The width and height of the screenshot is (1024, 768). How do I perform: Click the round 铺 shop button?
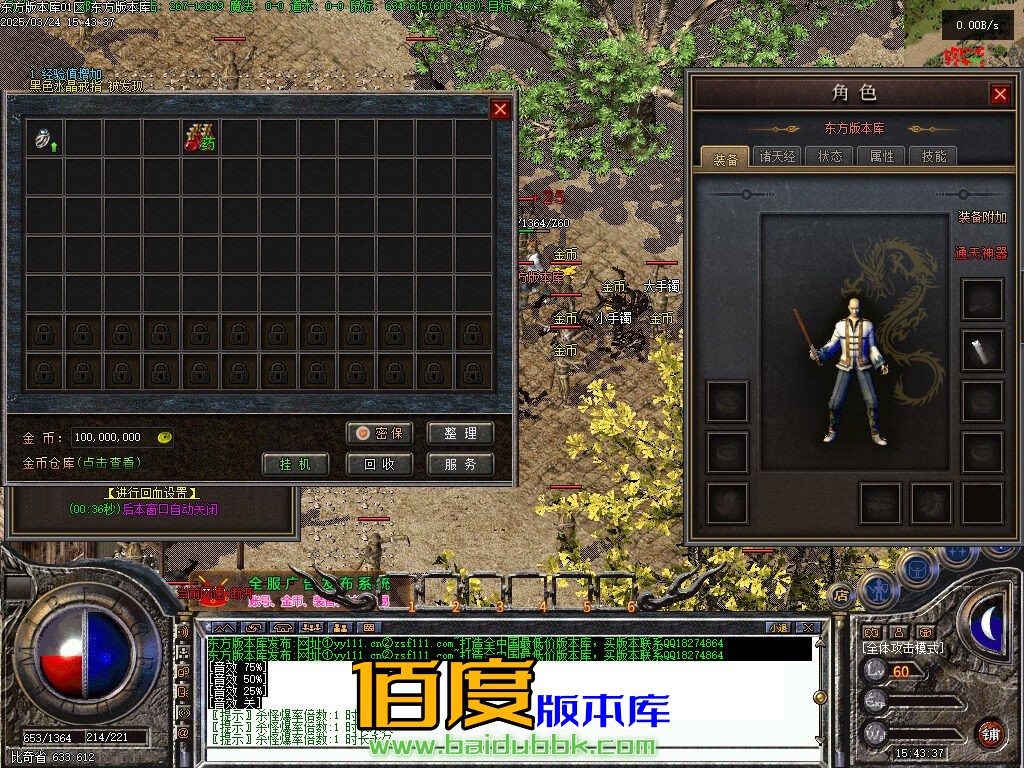pyautogui.click(x=991, y=732)
